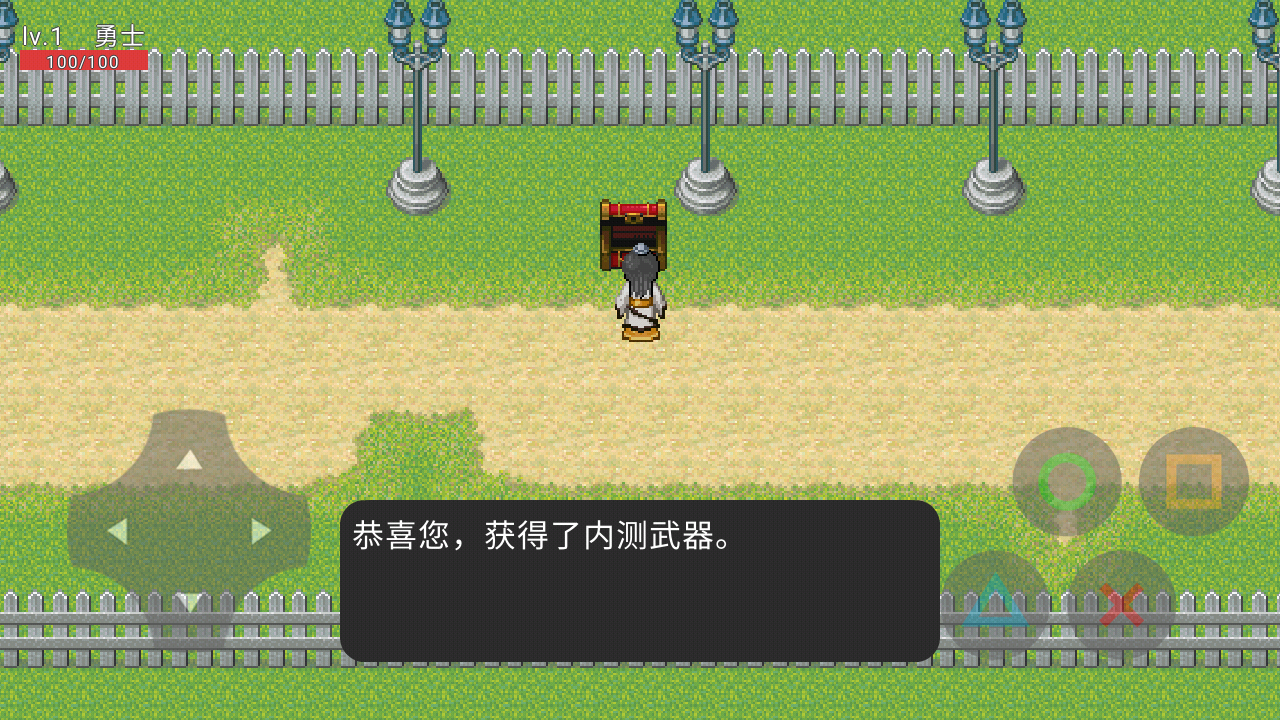Select the white-robed player character
The width and height of the screenshot is (1280, 720).
coord(638,300)
